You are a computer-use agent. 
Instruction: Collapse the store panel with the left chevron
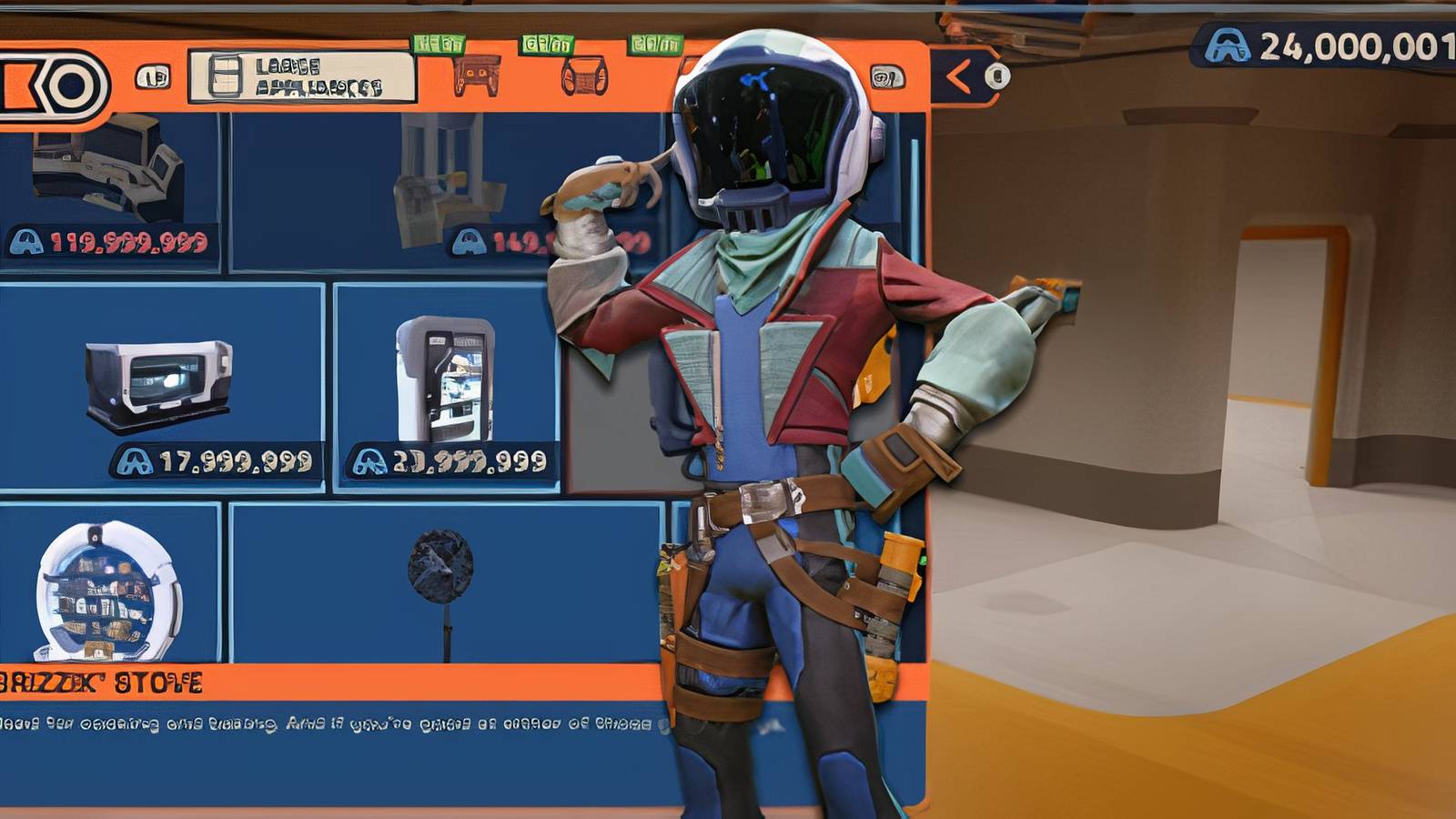tap(958, 75)
